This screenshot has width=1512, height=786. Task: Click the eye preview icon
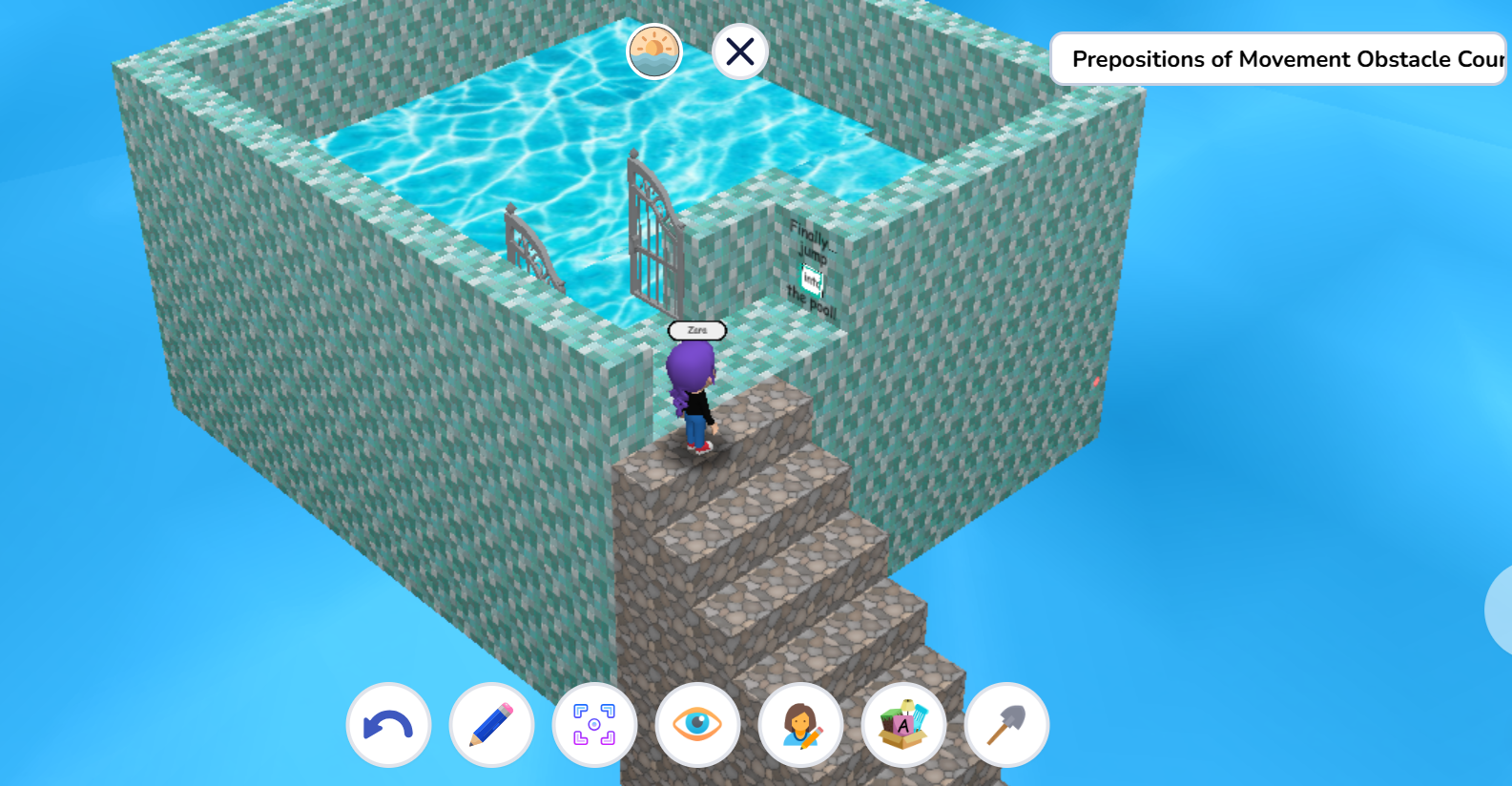[697, 725]
